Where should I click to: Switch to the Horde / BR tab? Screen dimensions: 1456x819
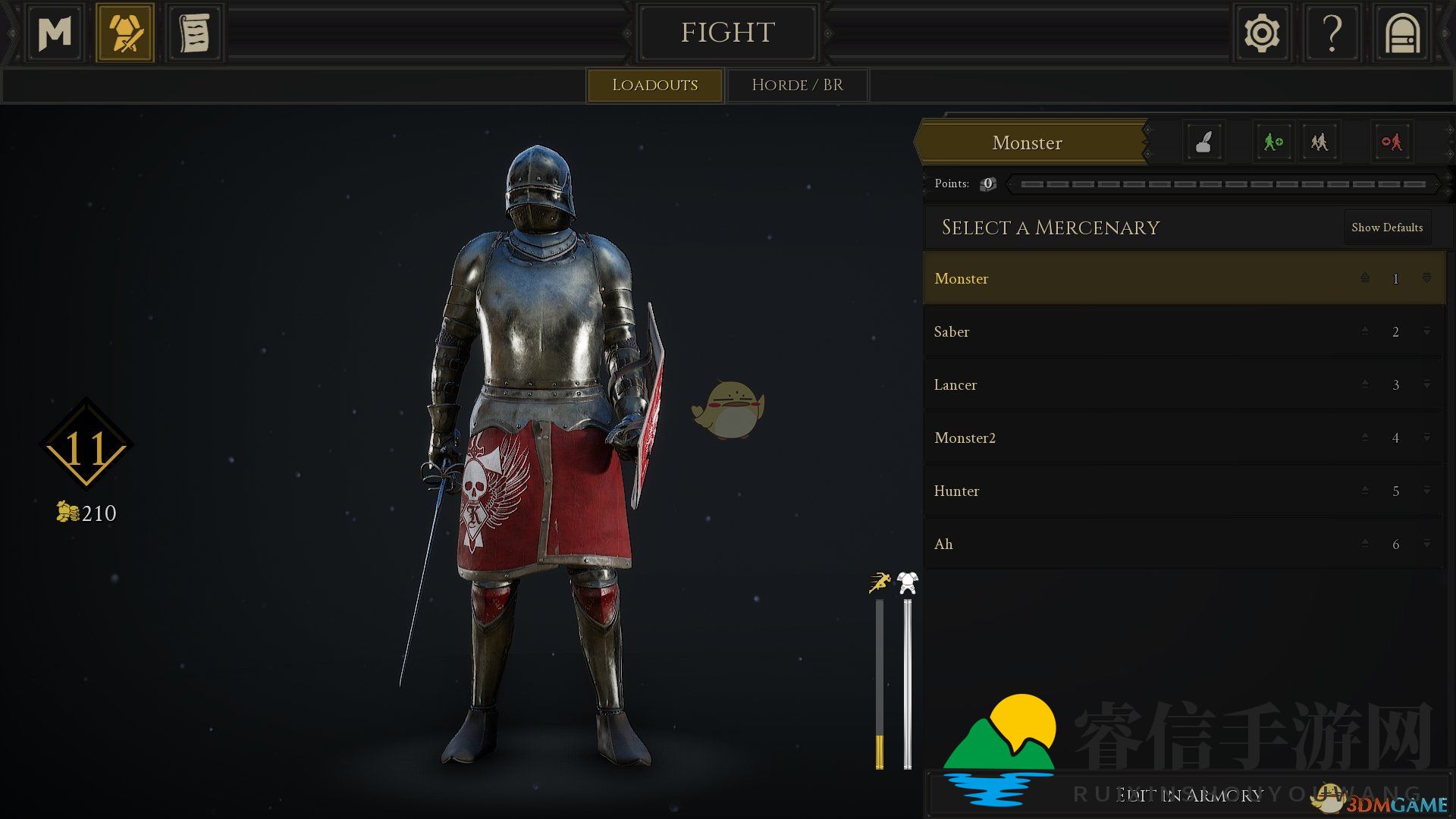click(796, 85)
